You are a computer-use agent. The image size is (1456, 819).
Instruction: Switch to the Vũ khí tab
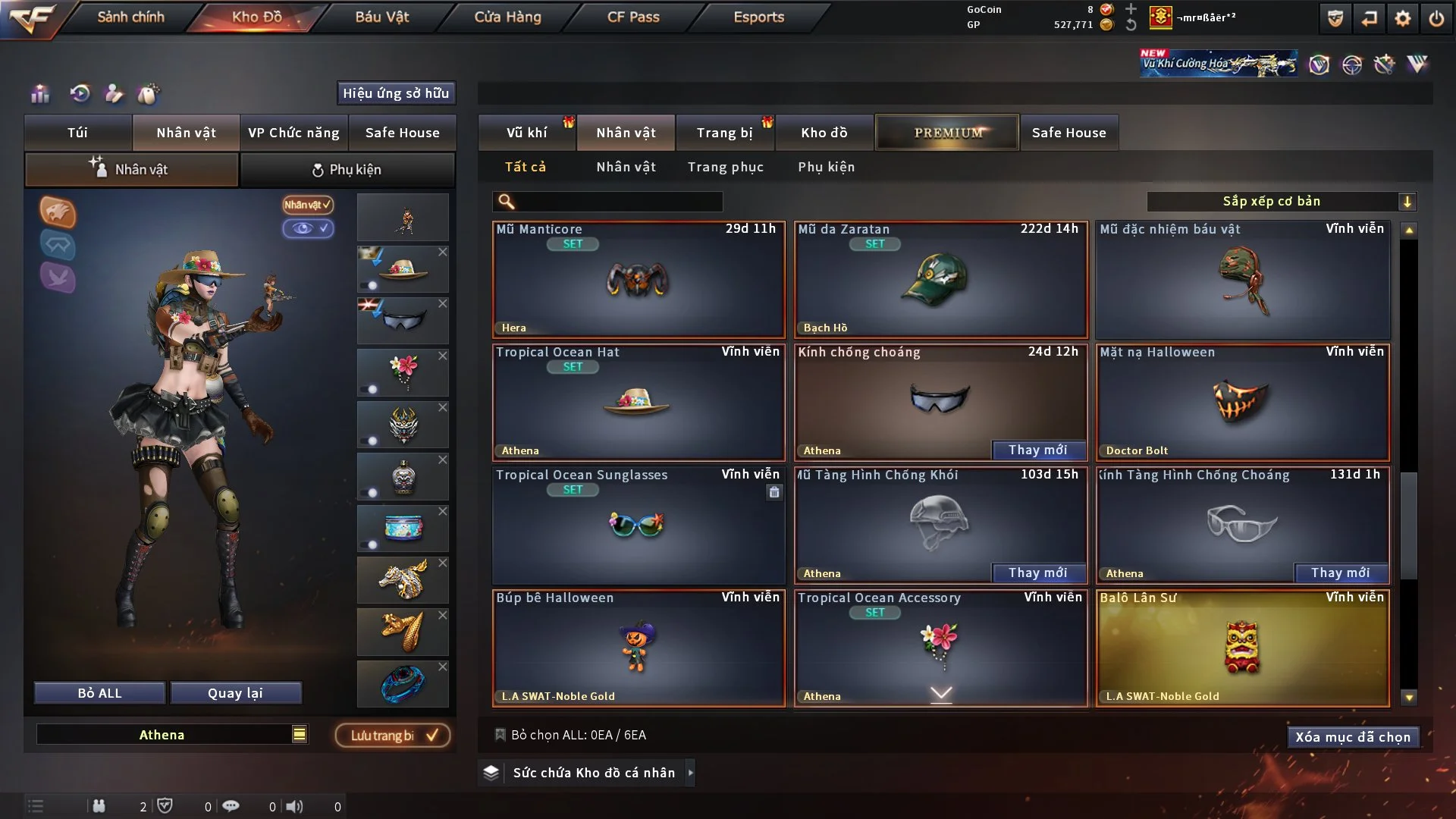tap(526, 133)
